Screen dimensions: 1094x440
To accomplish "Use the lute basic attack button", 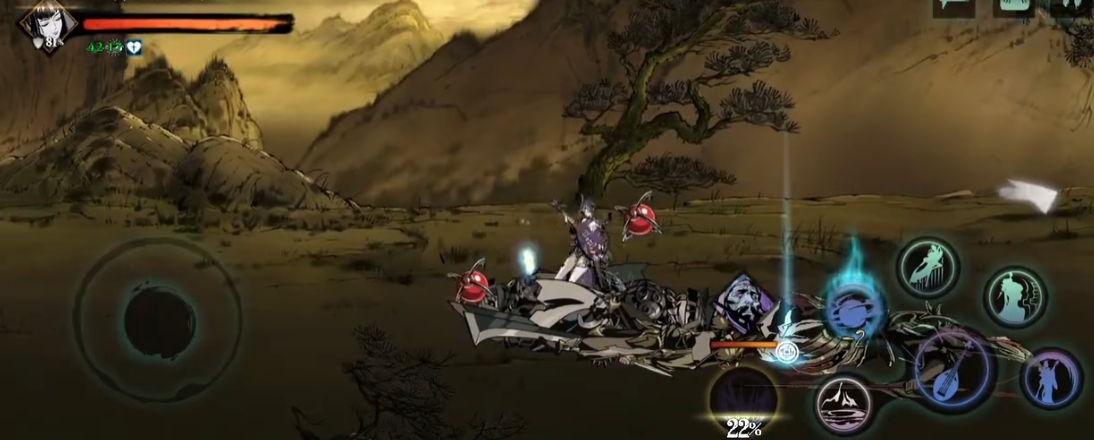I will point(952,369).
